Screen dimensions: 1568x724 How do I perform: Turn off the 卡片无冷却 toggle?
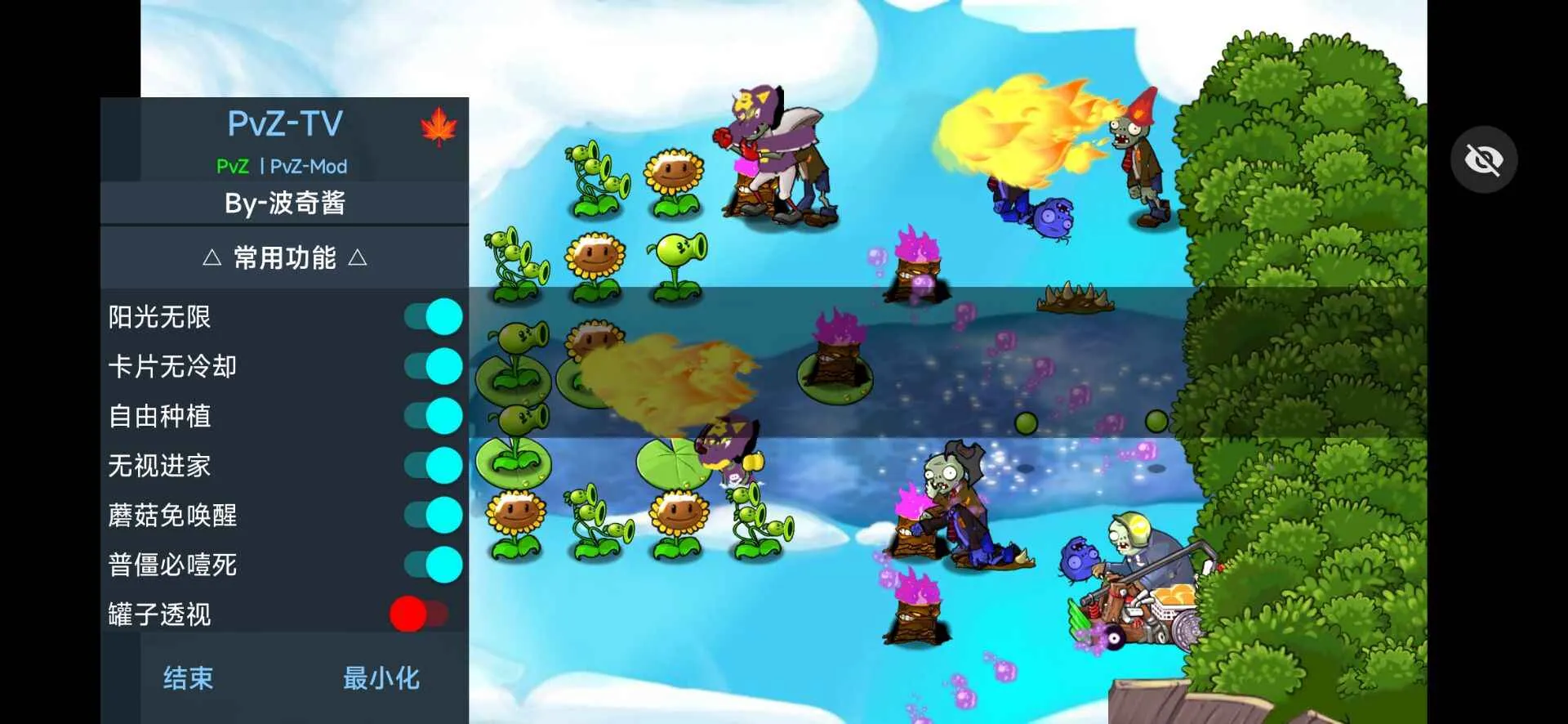click(x=433, y=366)
